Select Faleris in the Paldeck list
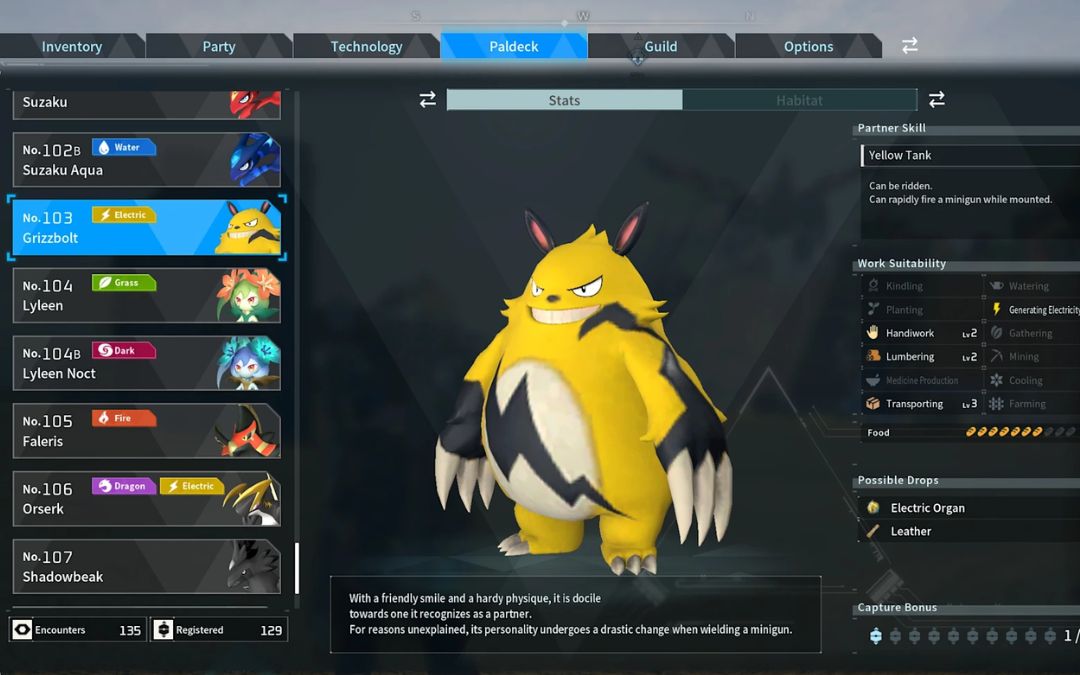This screenshot has width=1080, height=675. coord(146,431)
